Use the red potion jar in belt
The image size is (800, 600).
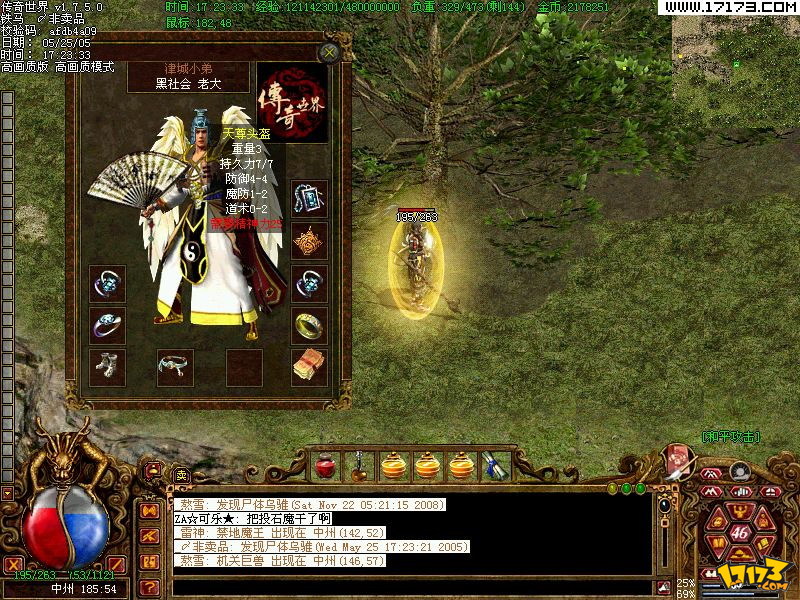click(x=324, y=466)
